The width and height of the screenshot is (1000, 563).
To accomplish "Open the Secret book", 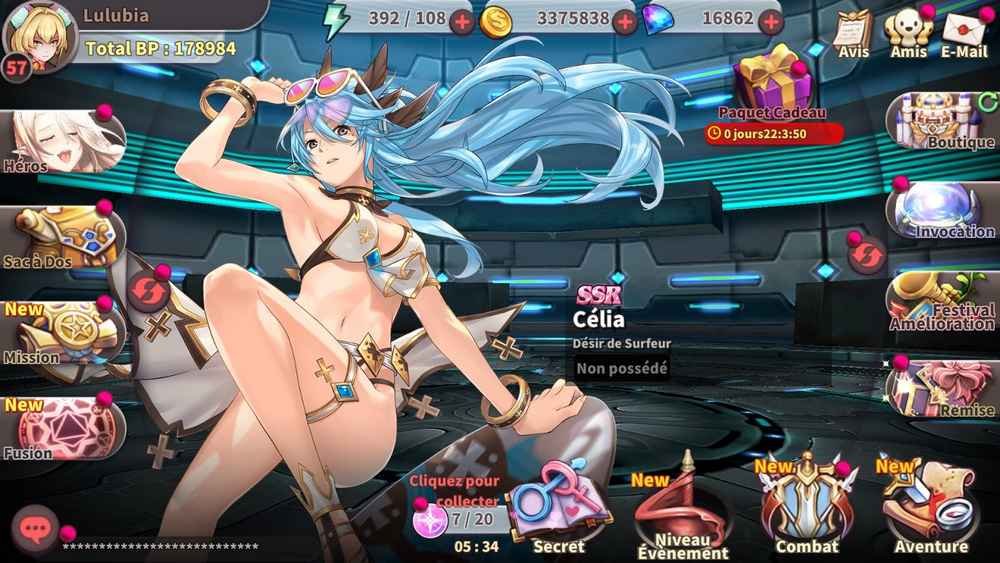I will [558, 510].
